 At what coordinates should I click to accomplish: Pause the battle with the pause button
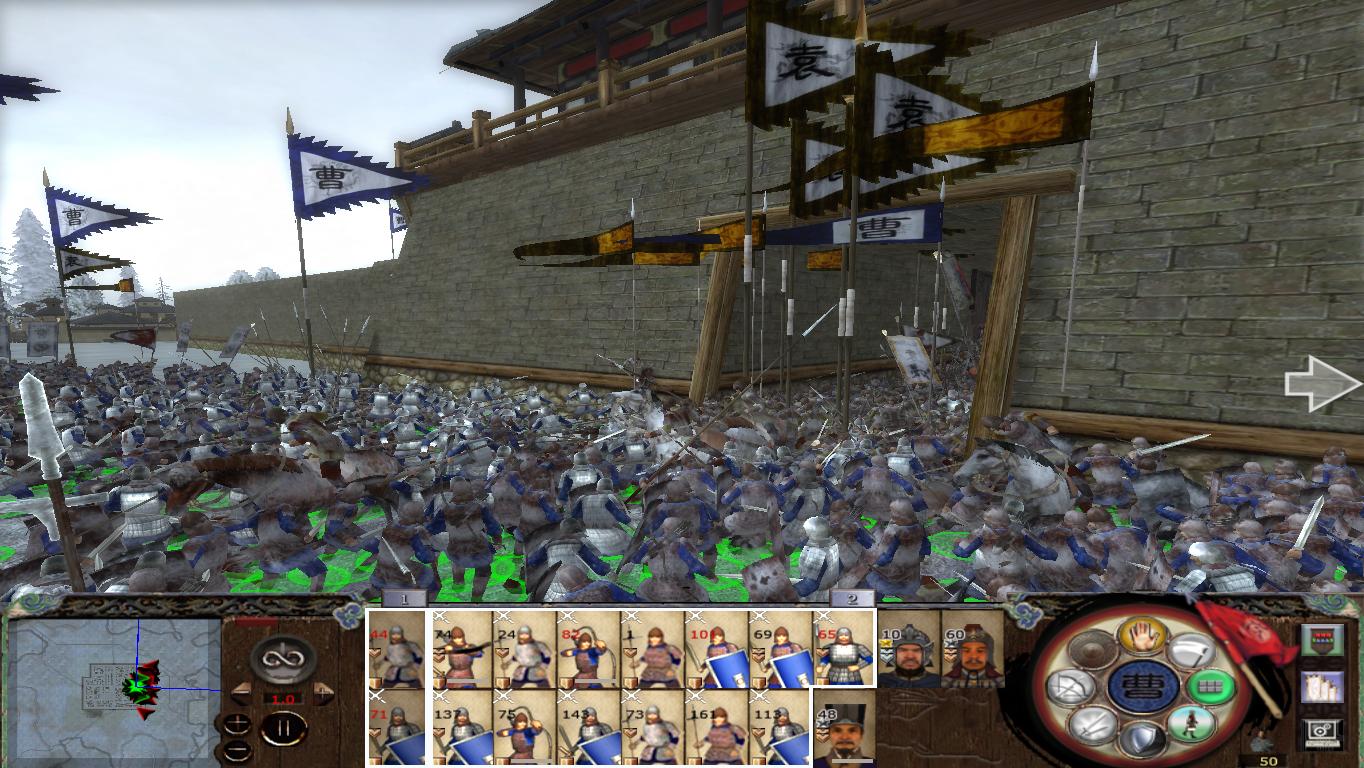click(x=285, y=727)
